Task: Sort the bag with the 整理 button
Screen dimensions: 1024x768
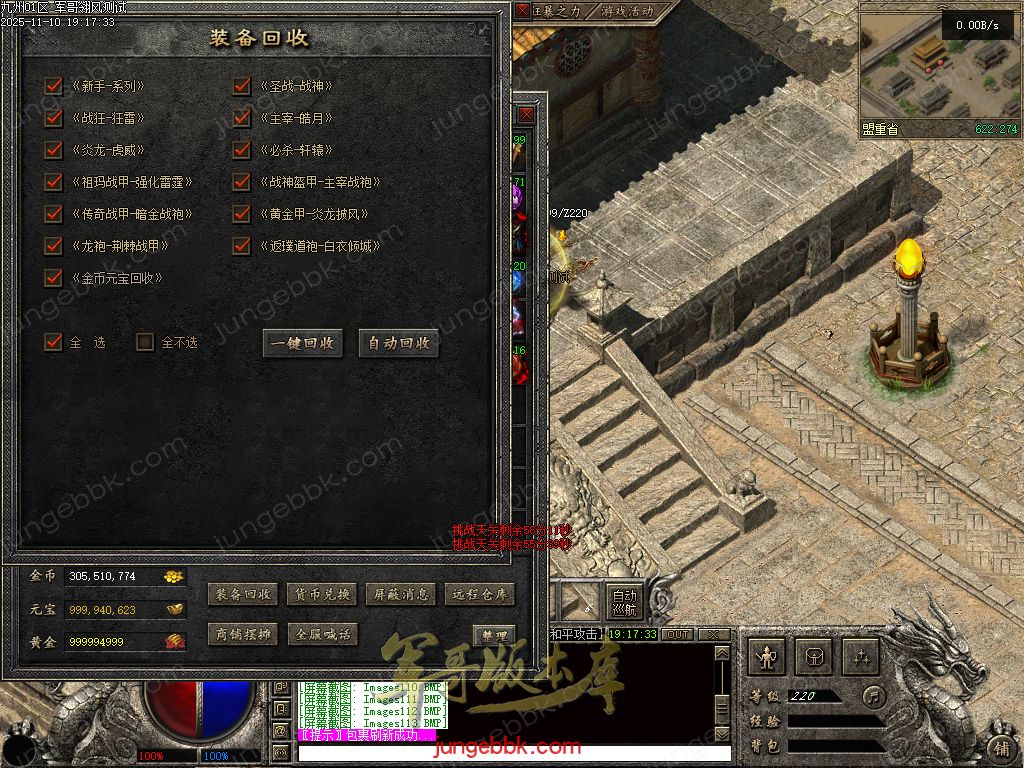Action: click(x=493, y=636)
